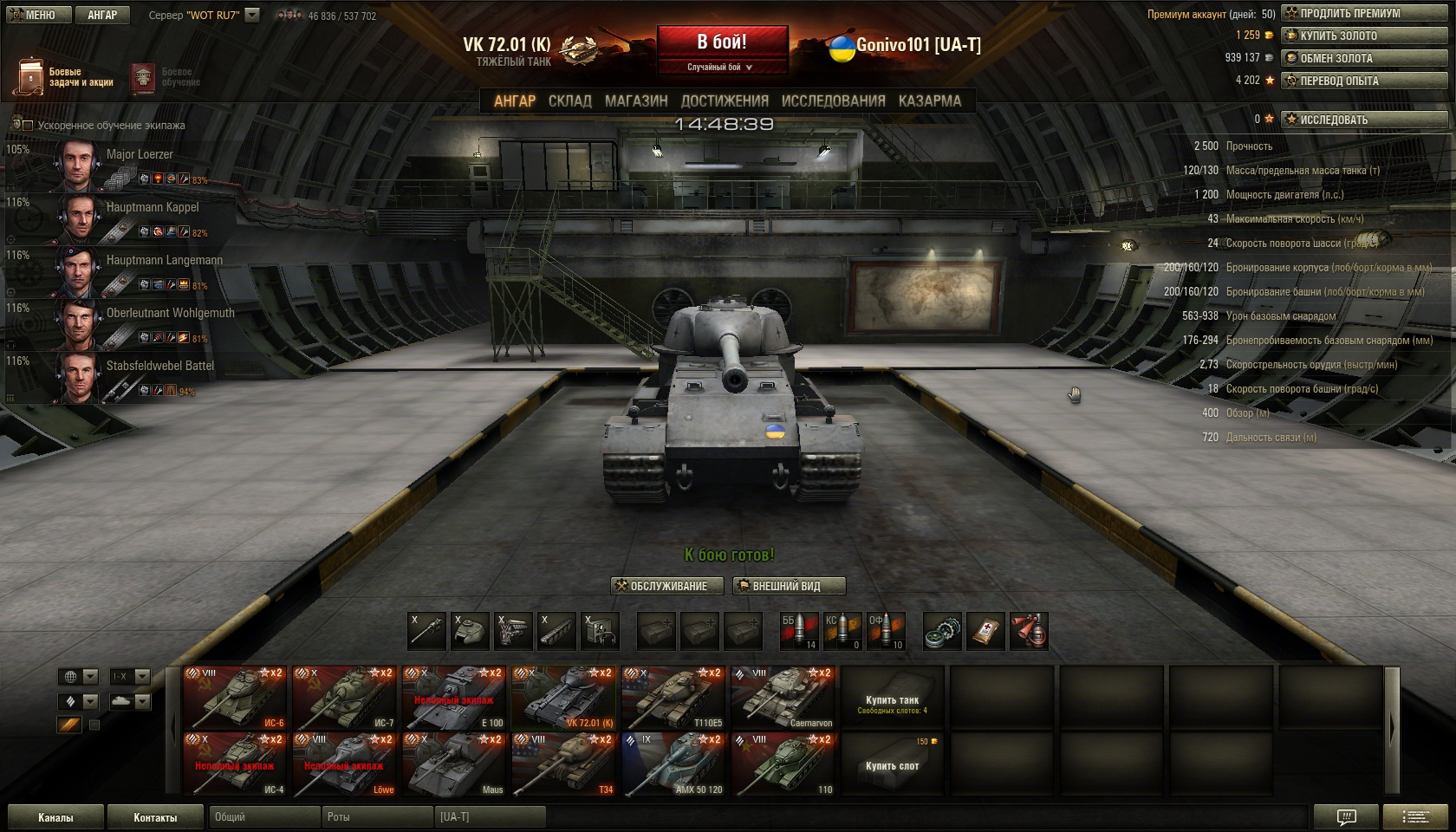Select crew member Major Loerzer
The image size is (1456, 832).
pyautogui.click(x=139, y=154)
